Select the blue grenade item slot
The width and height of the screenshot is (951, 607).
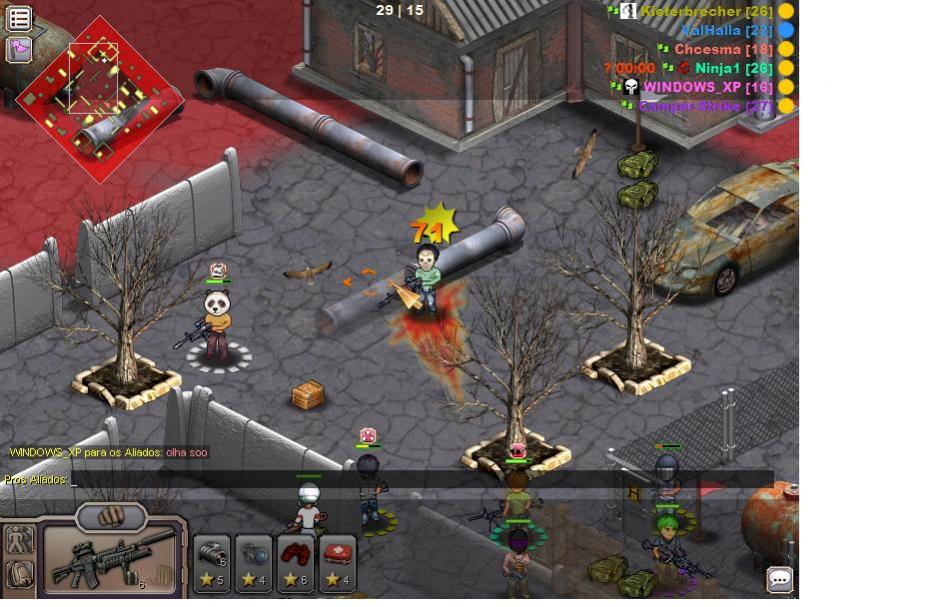(x=254, y=564)
